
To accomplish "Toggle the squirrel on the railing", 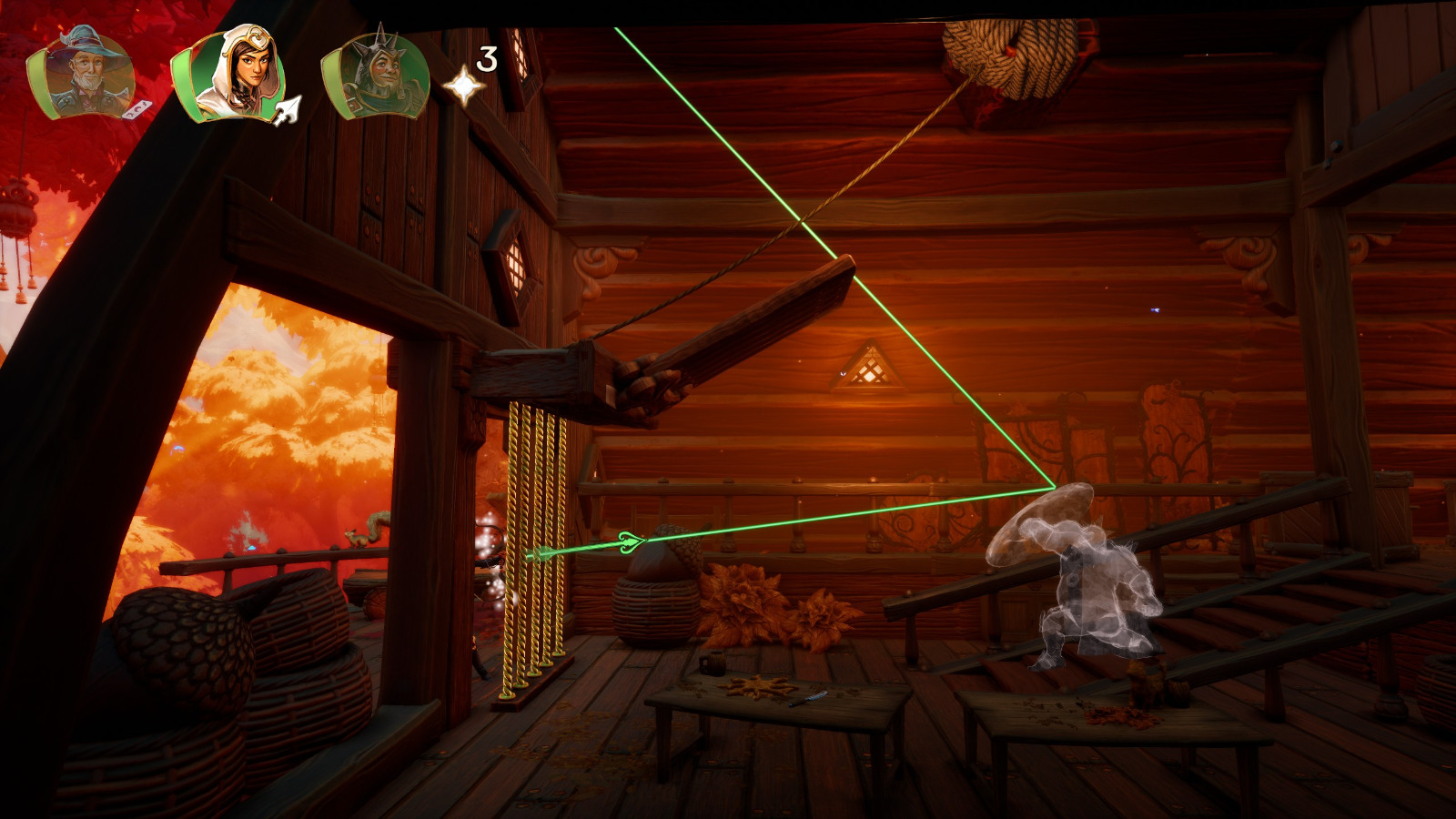I will [x=357, y=537].
